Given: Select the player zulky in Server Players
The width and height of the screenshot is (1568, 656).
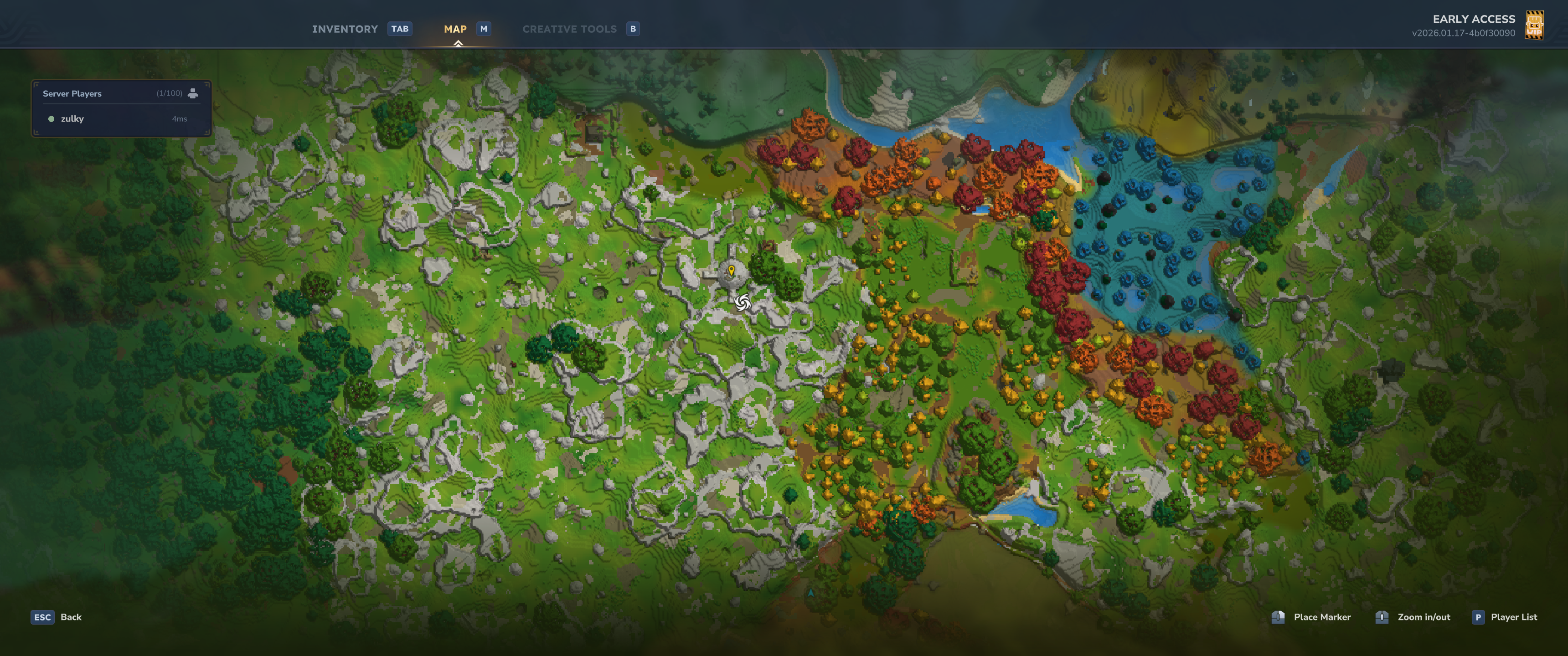Looking at the screenshot, I should 72,118.
